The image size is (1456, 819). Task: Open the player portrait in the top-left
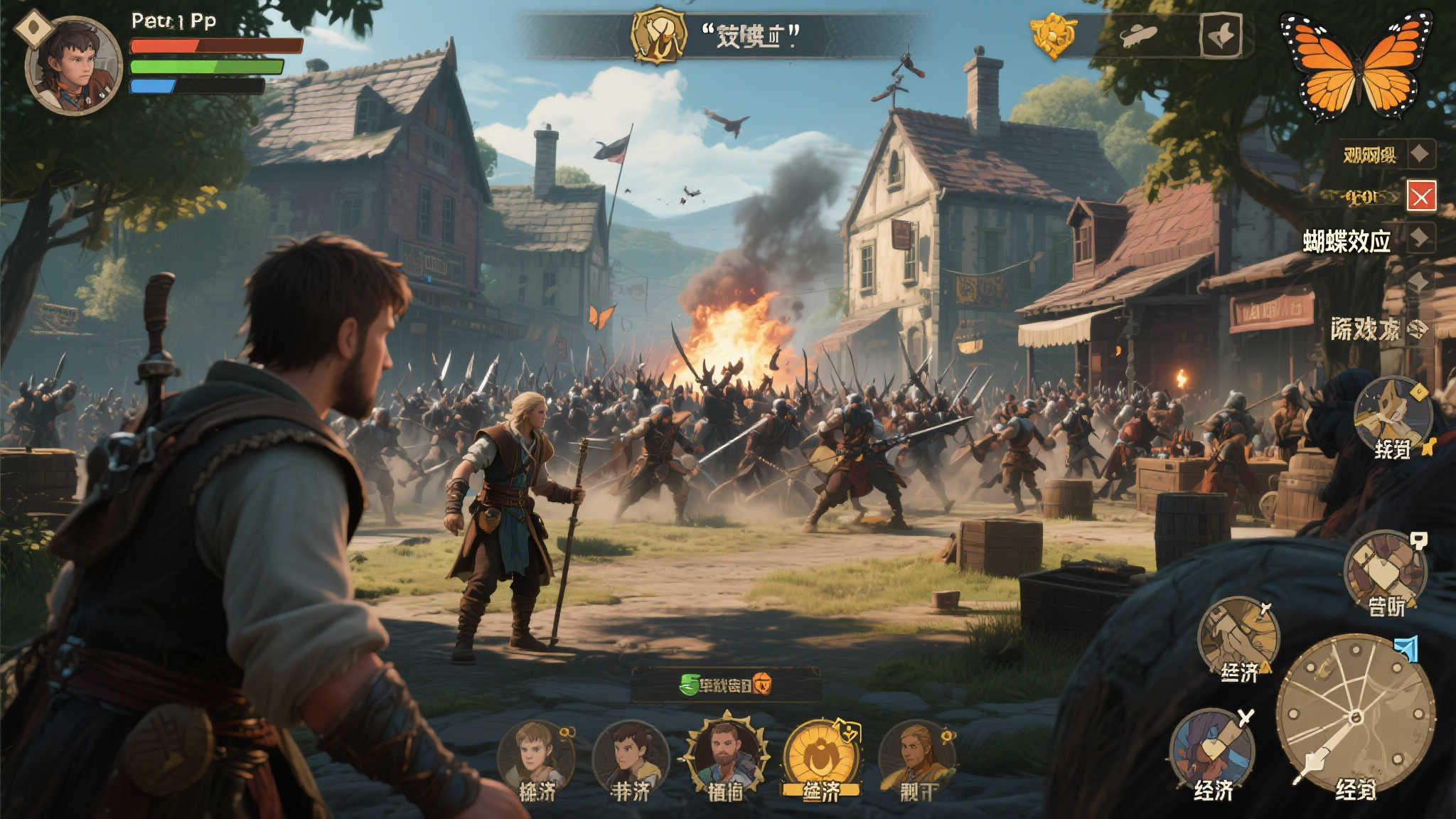(73, 65)
